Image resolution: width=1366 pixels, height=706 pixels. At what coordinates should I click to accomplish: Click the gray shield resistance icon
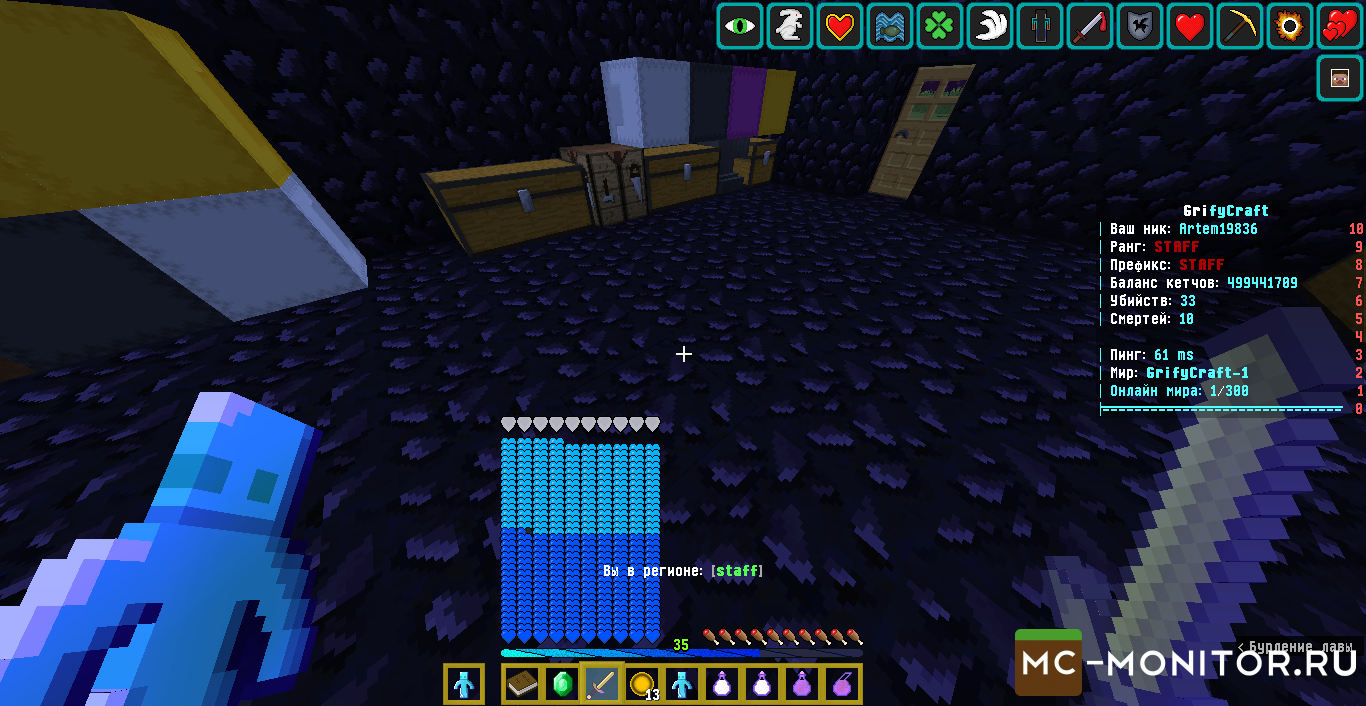coord(1140,27)
